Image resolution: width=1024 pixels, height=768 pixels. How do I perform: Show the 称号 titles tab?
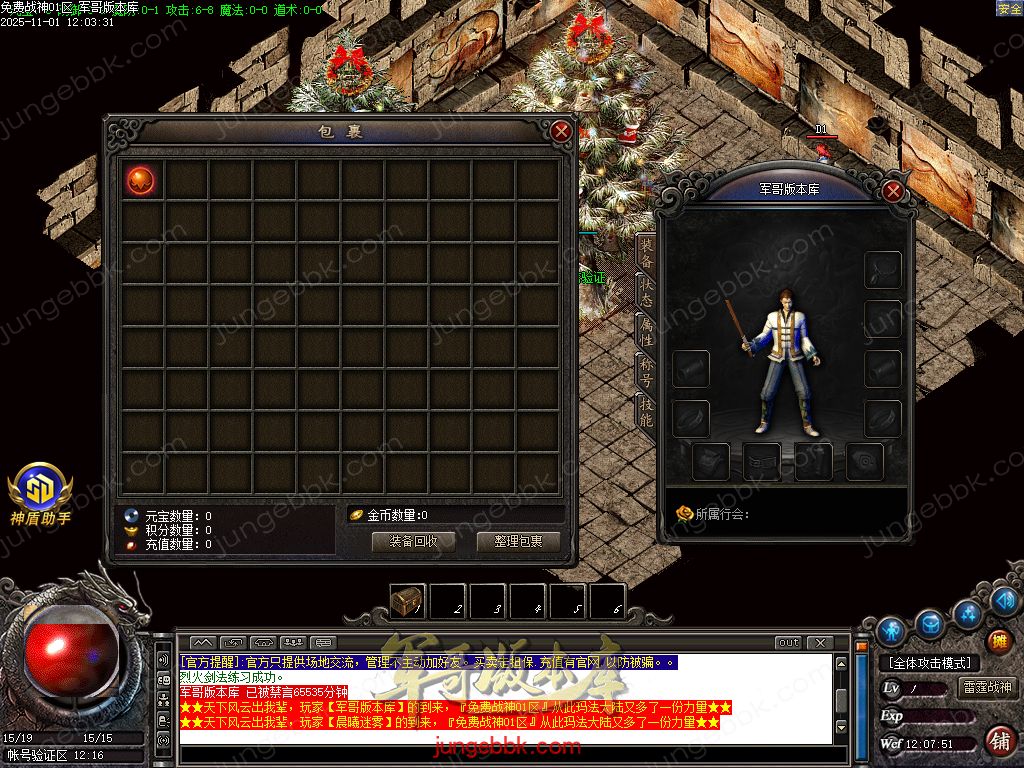pos(646,370)
